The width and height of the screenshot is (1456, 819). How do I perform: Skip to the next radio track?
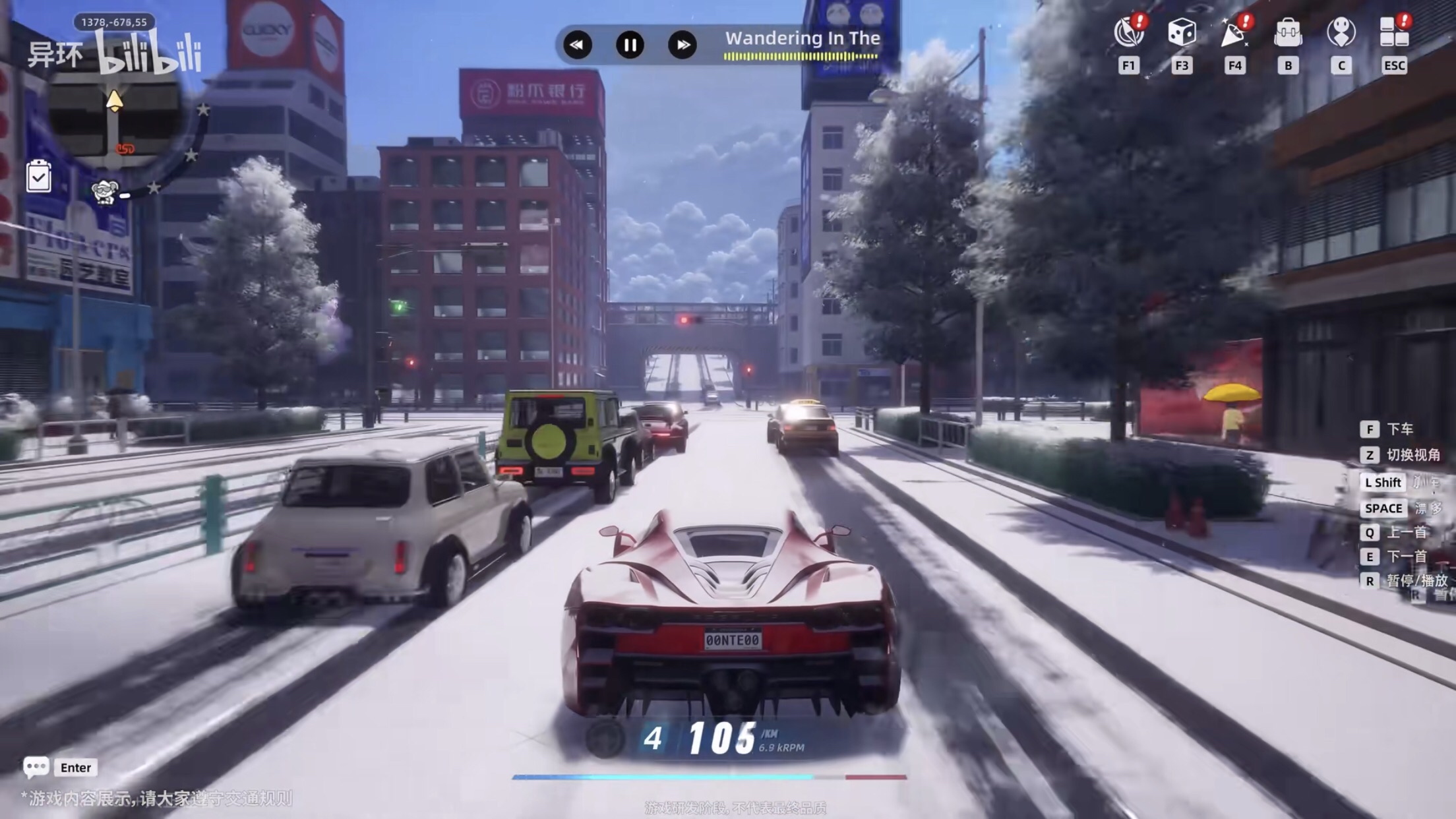[x=682, y=45]
